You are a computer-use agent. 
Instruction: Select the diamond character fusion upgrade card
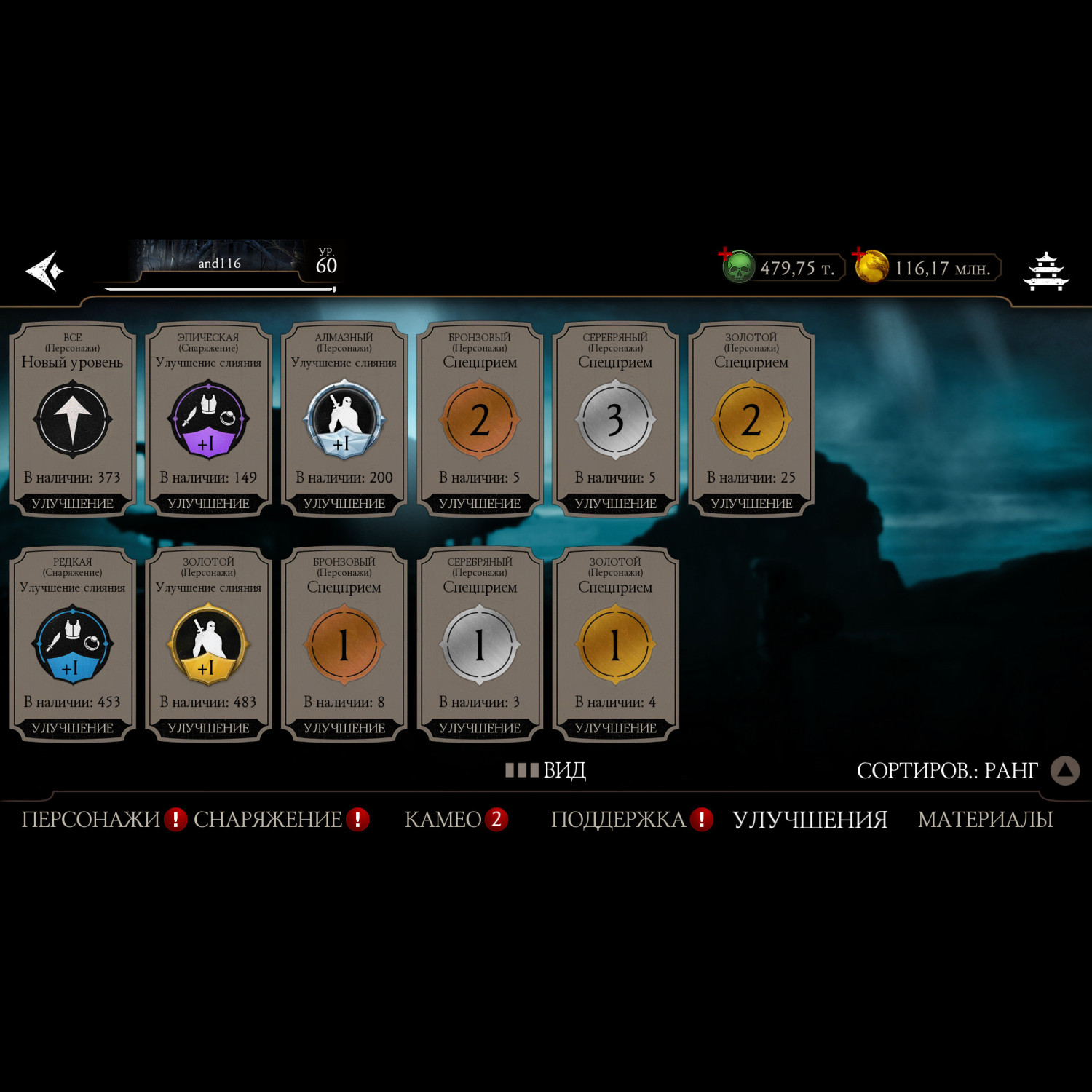click(x=344, y=419)
